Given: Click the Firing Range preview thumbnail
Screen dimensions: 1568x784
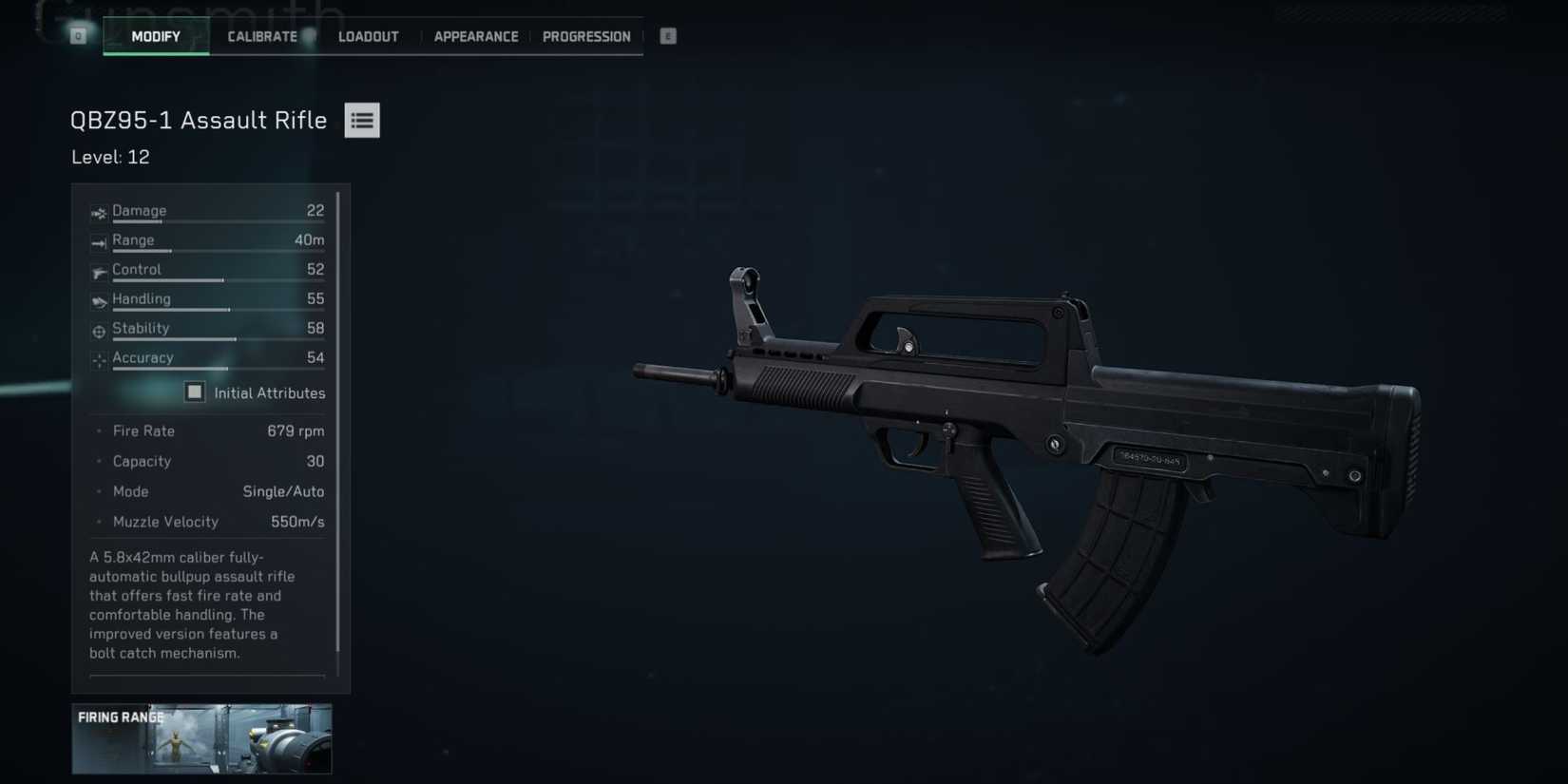Looking at the screenshot, I should 201,739.
